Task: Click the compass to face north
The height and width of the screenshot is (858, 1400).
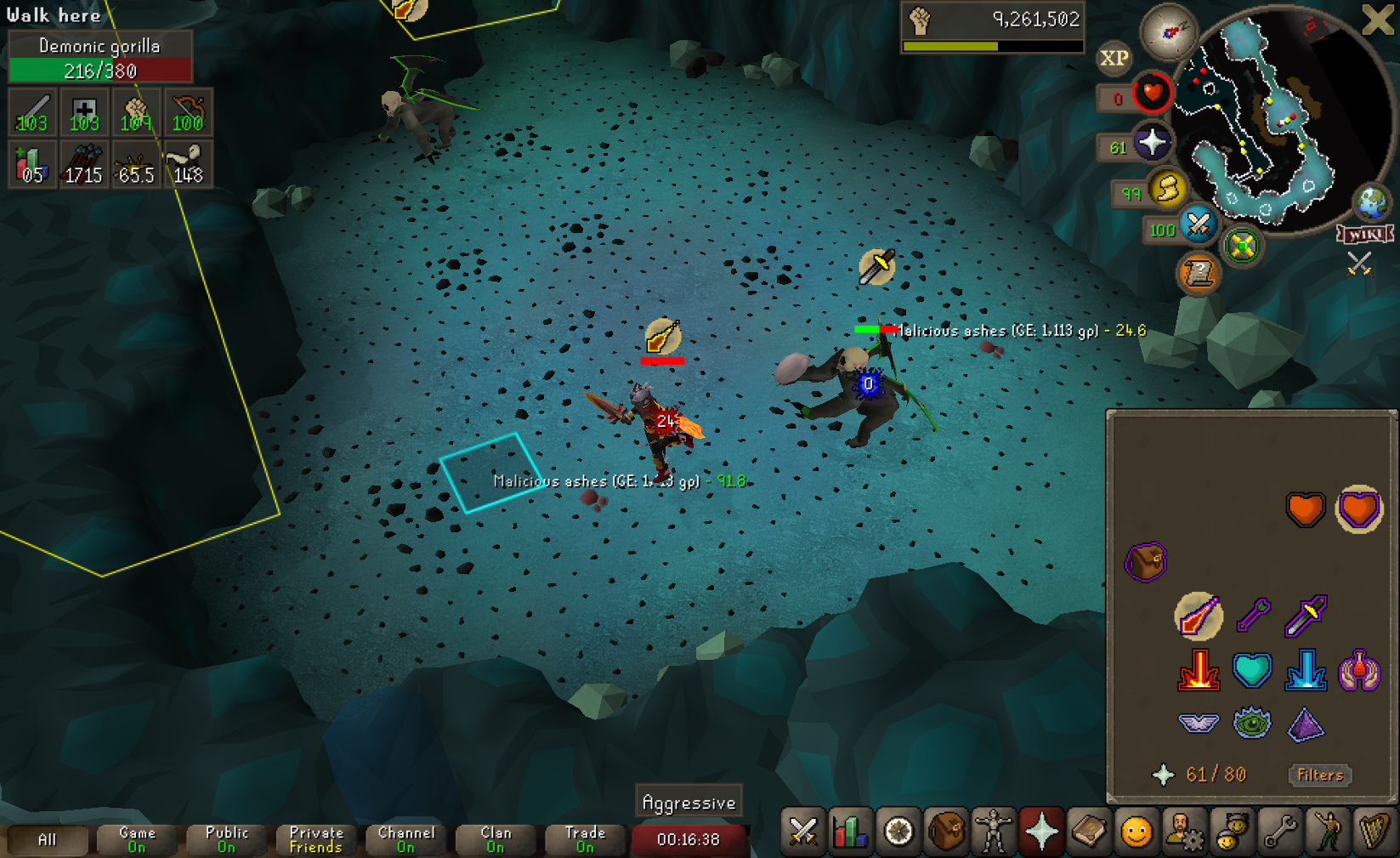Action: [x=1169, y=32]
